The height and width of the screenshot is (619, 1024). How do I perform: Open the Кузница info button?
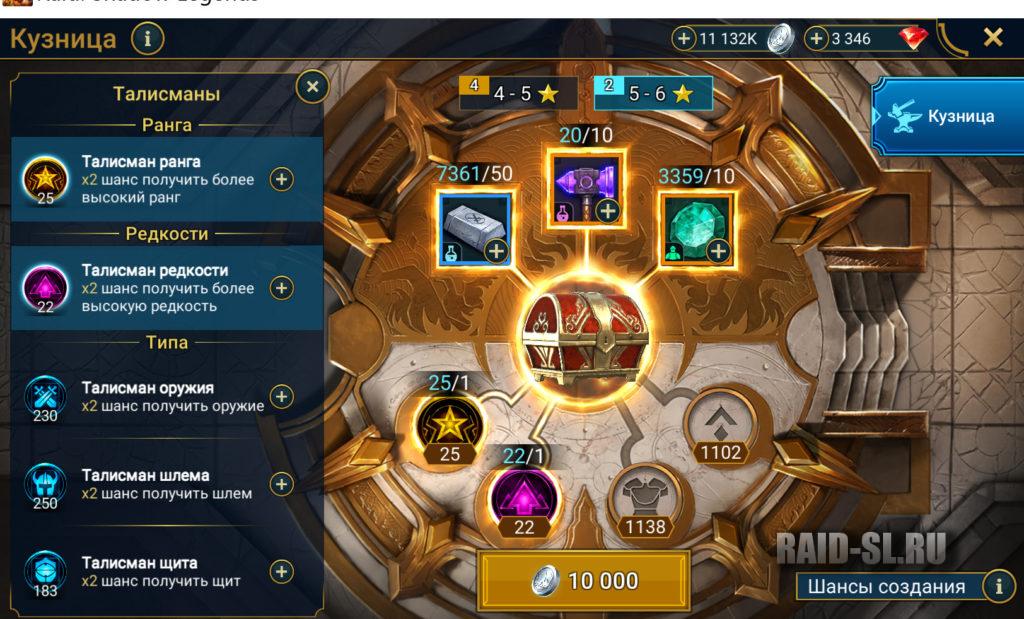(x=147, y=40)
